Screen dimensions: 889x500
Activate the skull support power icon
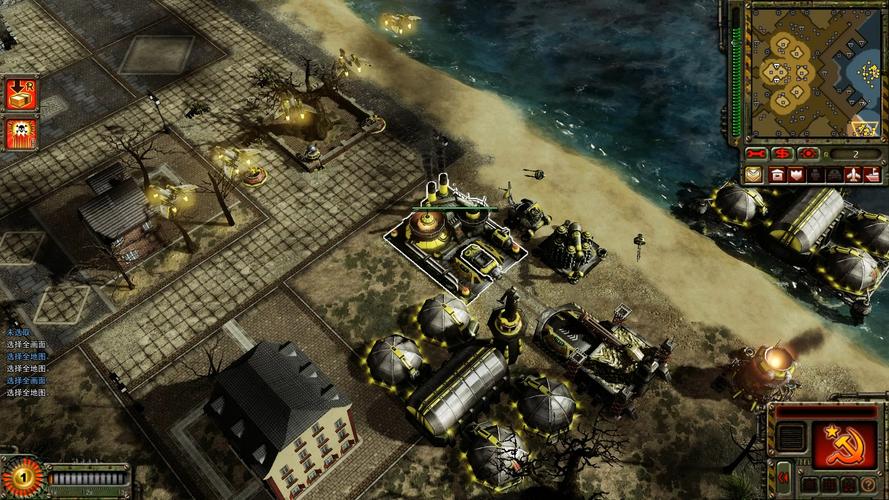click(x=21, y=133)
